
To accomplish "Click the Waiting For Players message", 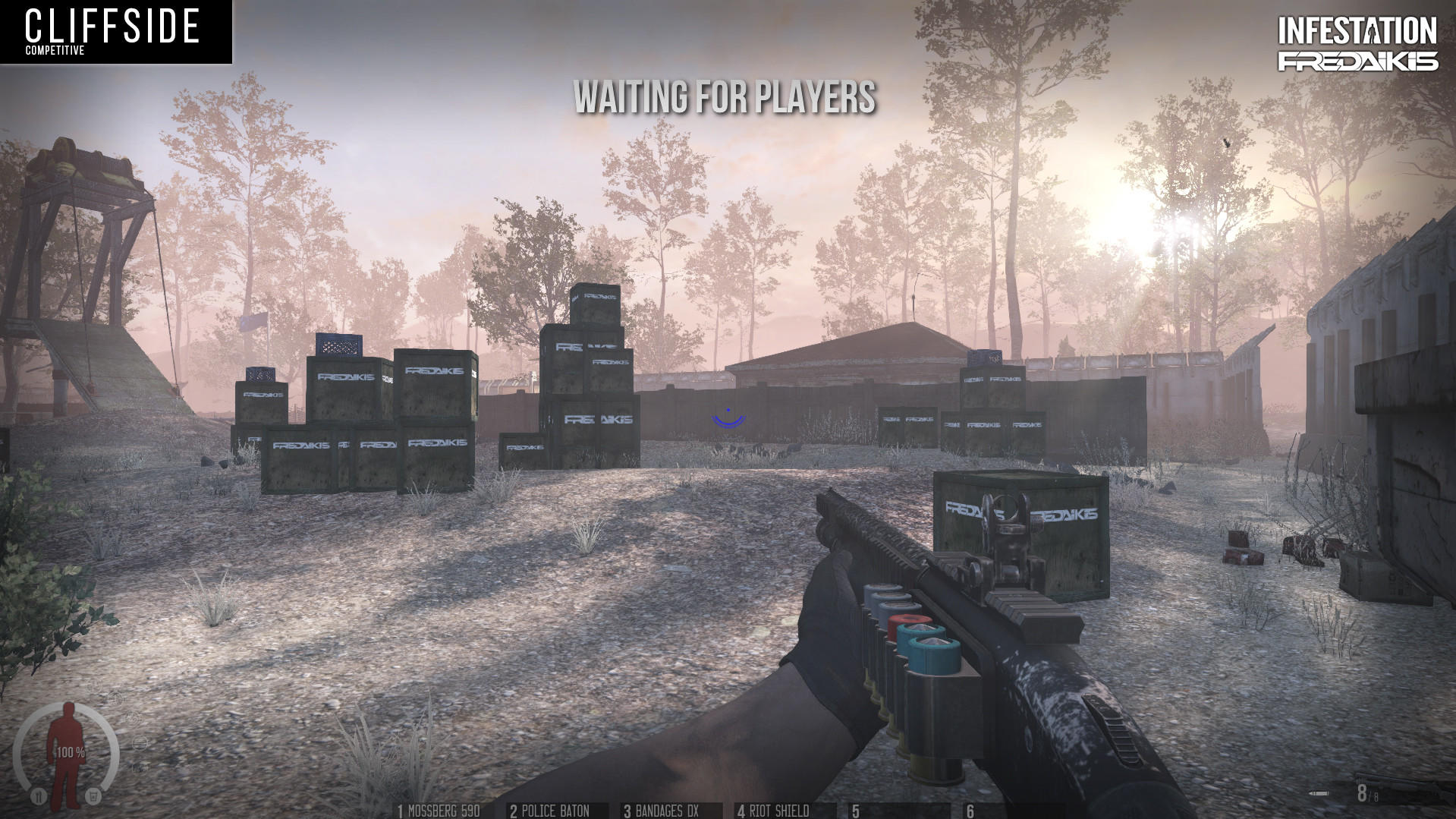I will coord(726,98).
